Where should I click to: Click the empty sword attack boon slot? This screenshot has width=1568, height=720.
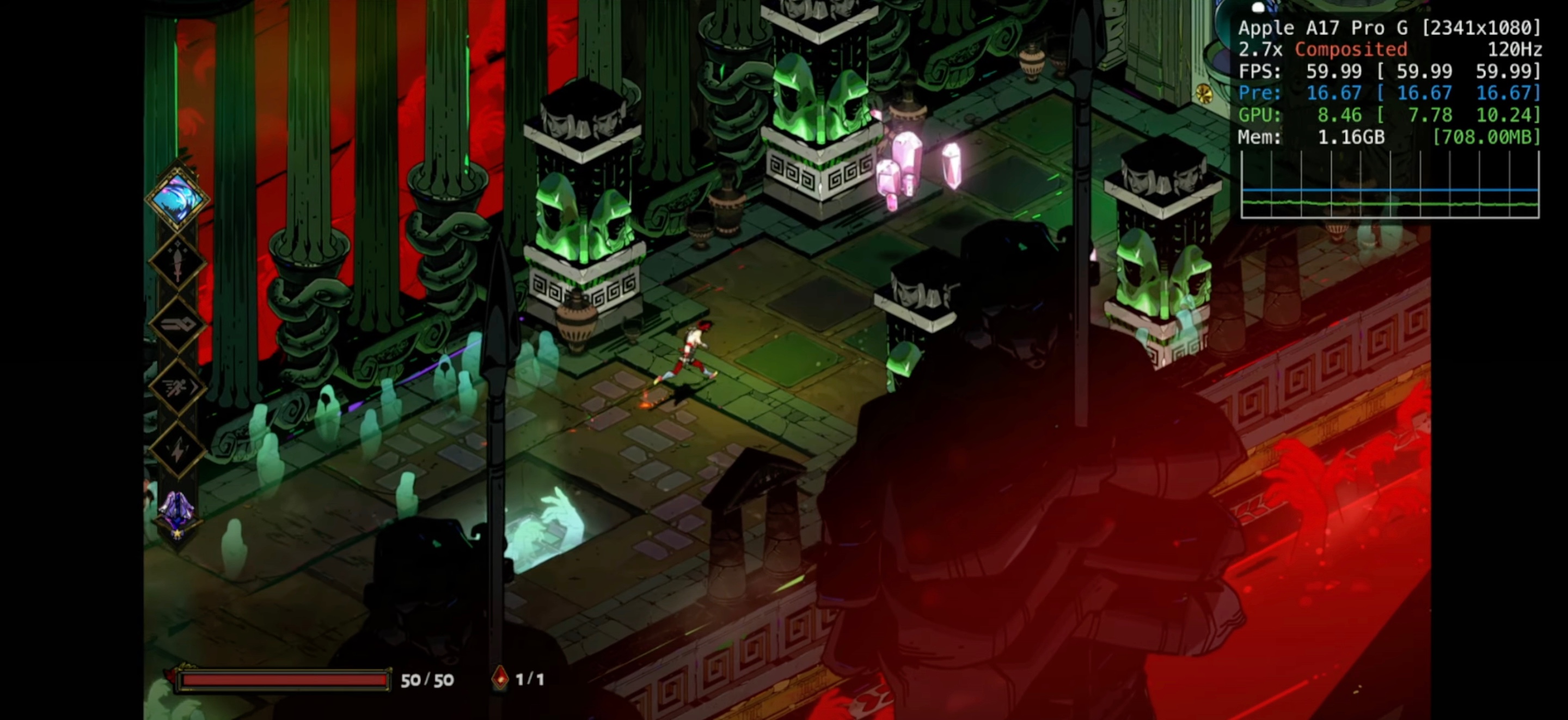coord(177,263)
